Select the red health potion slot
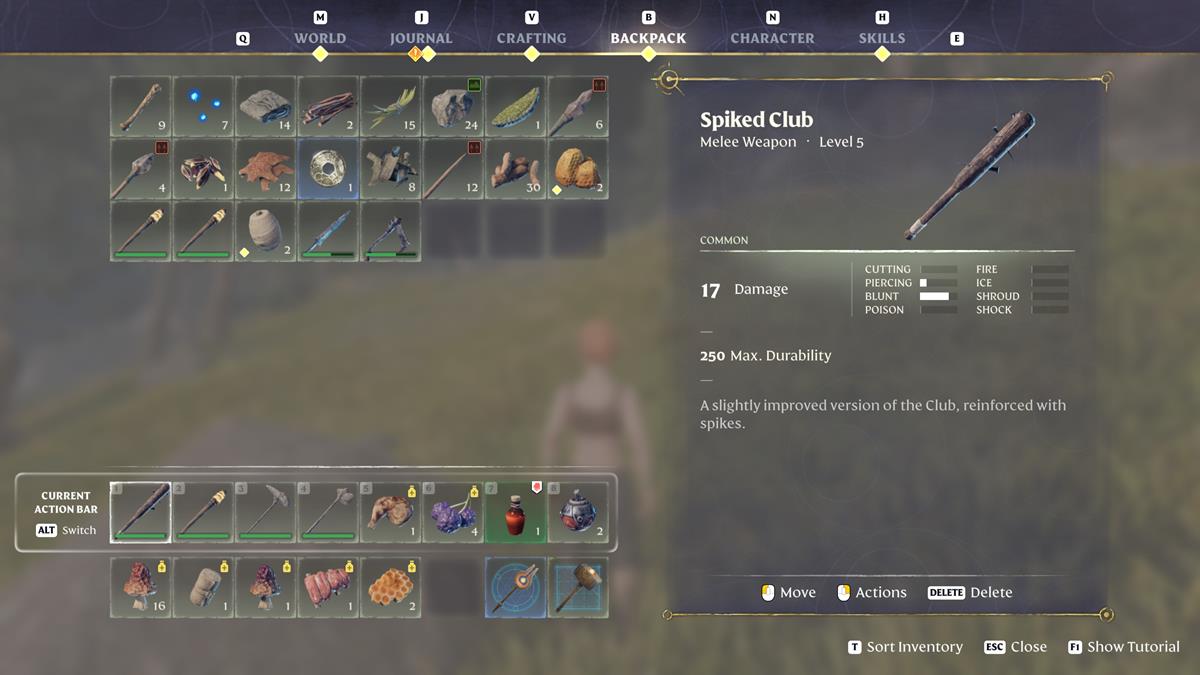 coord(515,512)
